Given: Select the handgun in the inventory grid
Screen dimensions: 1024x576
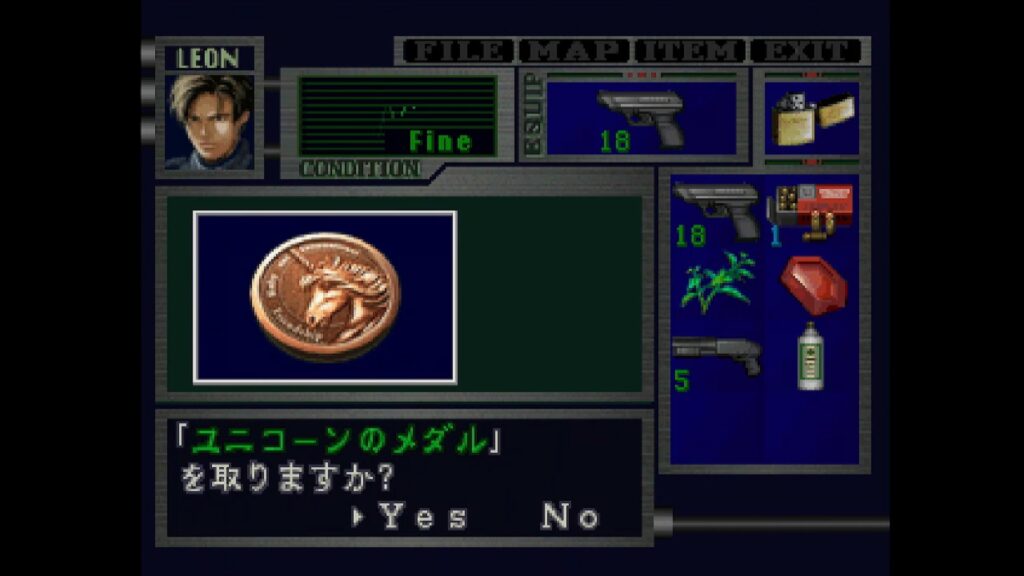Looking at the screenshot, I should coord(716,212).
